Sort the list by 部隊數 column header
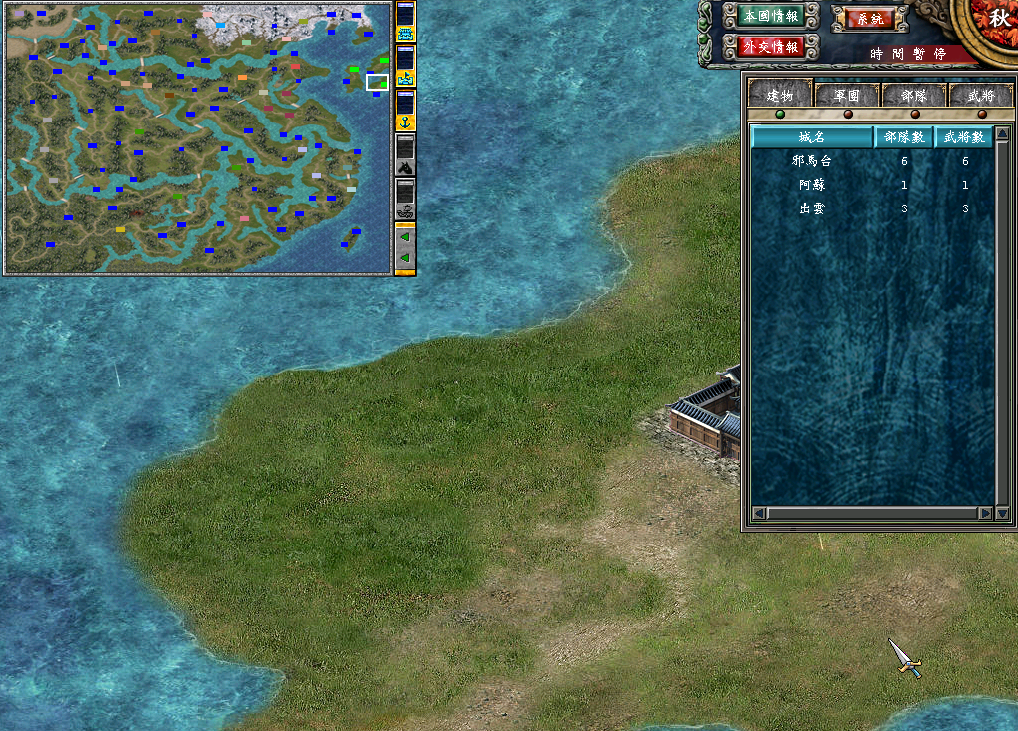The image size is (1018, 731). coord(903,137)
